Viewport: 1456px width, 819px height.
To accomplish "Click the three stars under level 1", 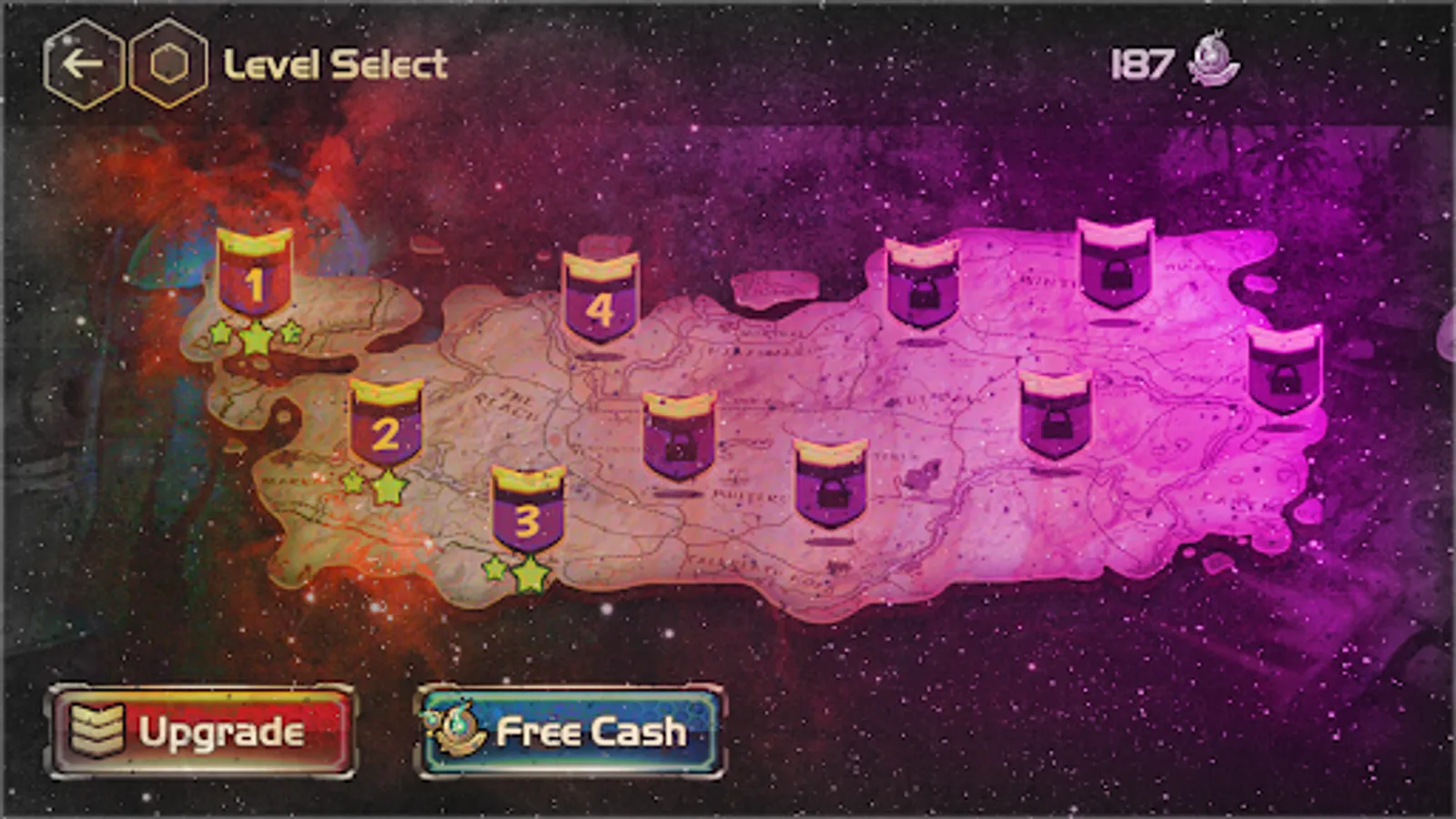I will 256,338.
